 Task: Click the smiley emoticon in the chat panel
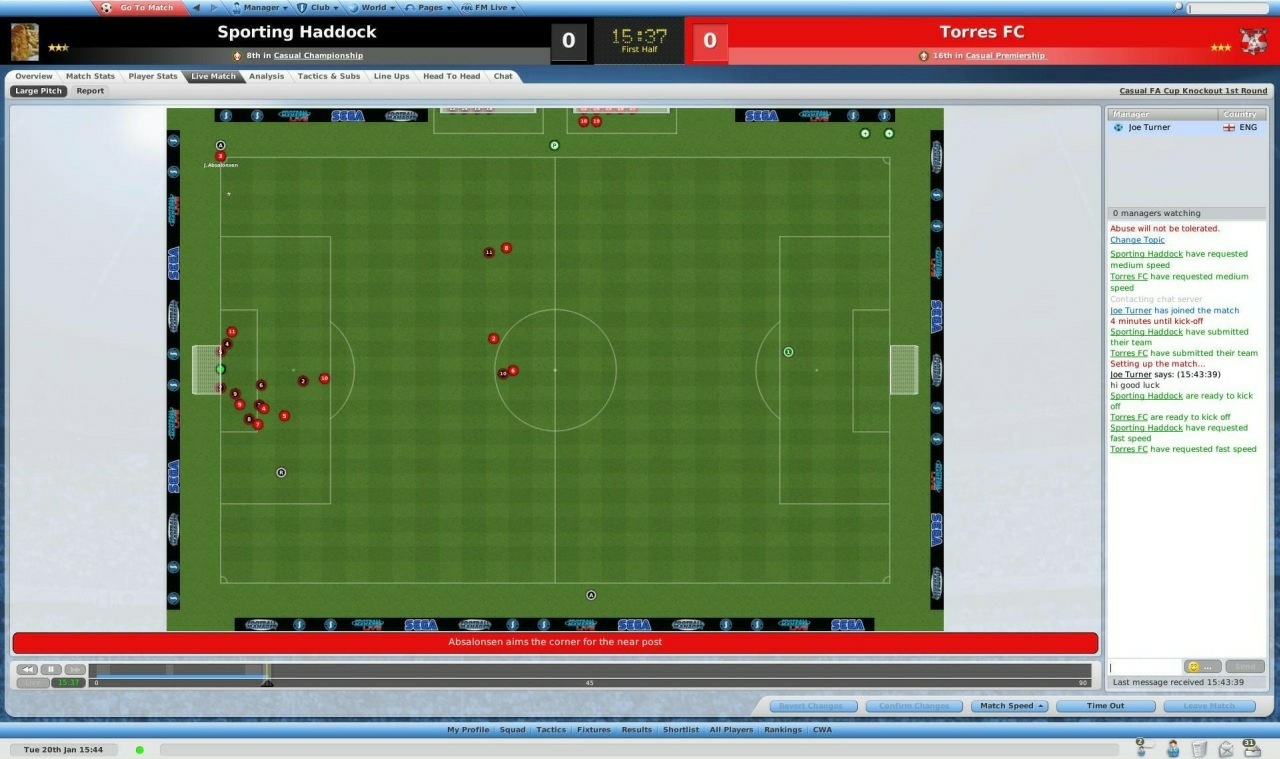point(1192,666)
